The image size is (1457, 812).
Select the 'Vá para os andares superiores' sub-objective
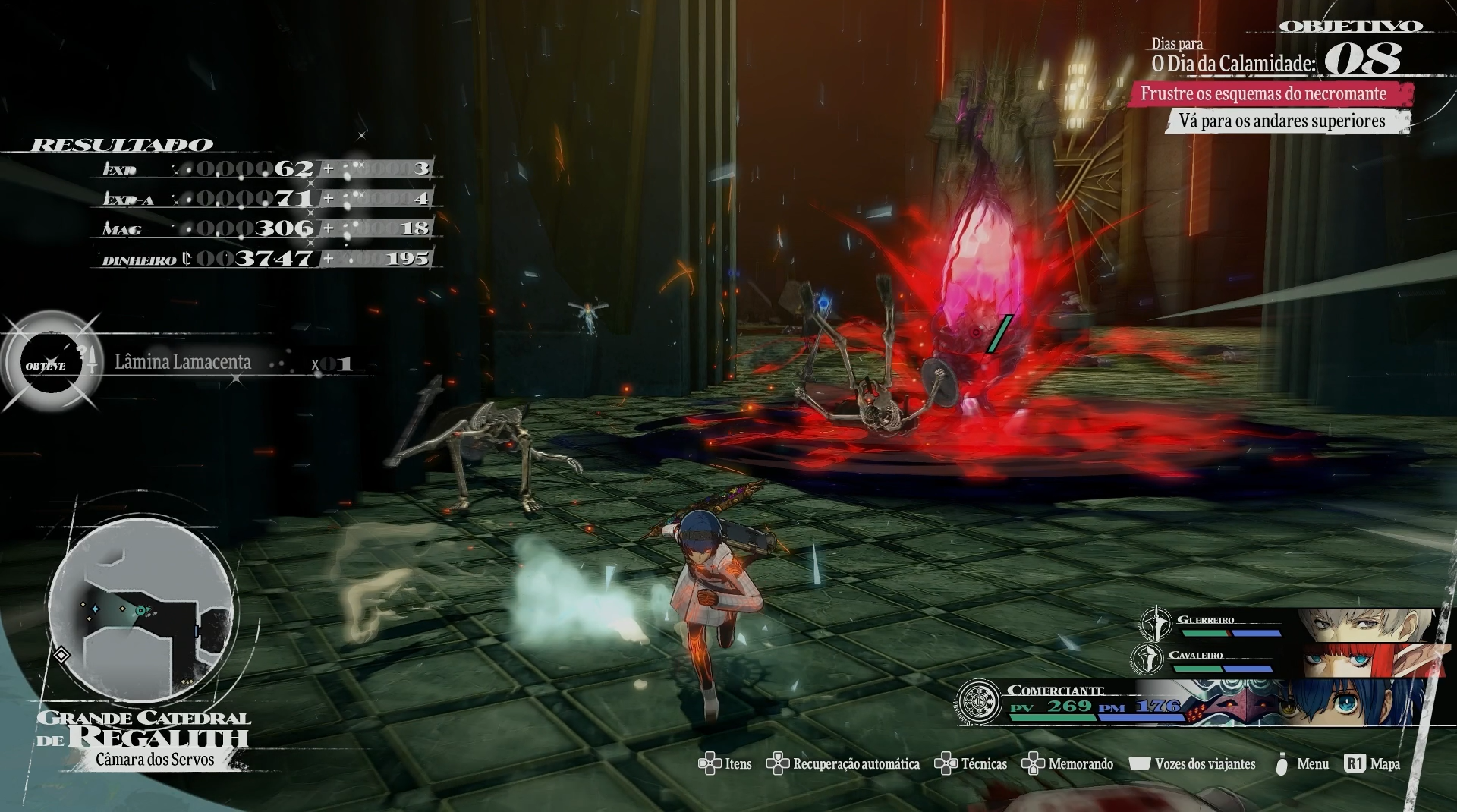(1282, 121)
